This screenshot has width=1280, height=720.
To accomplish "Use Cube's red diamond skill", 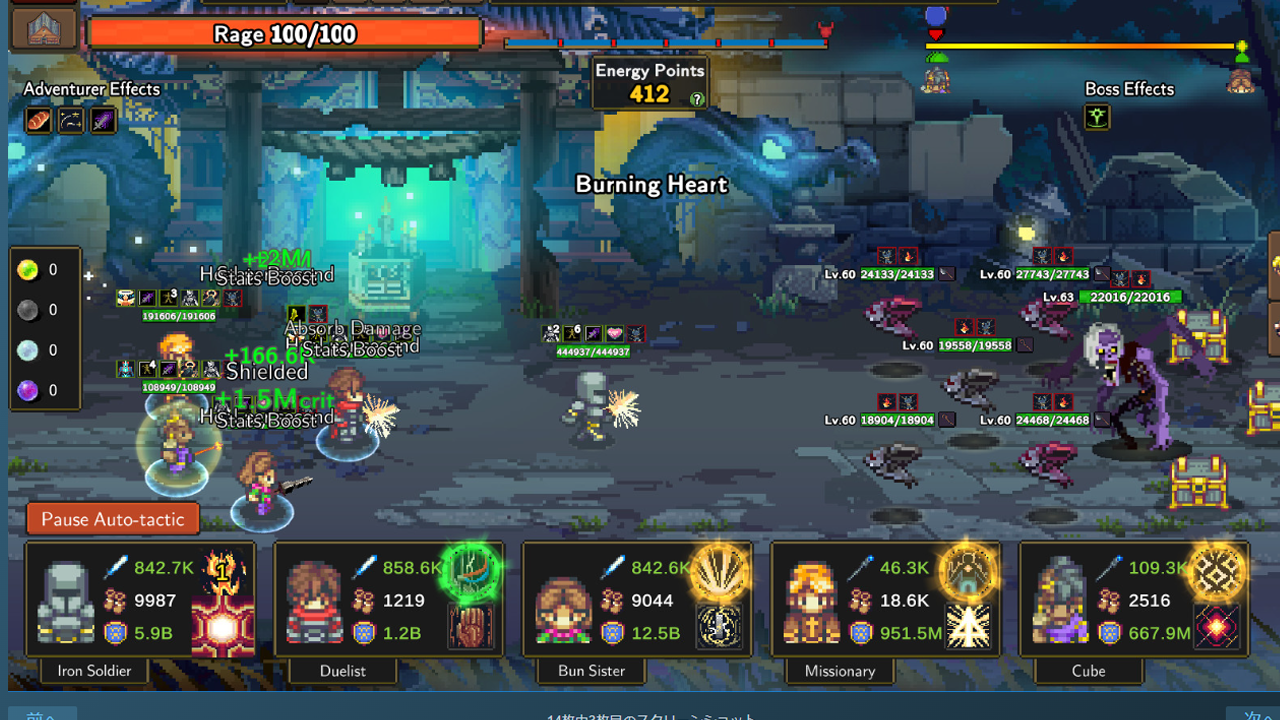I will pyautogui.click(x=1216, y=627).
